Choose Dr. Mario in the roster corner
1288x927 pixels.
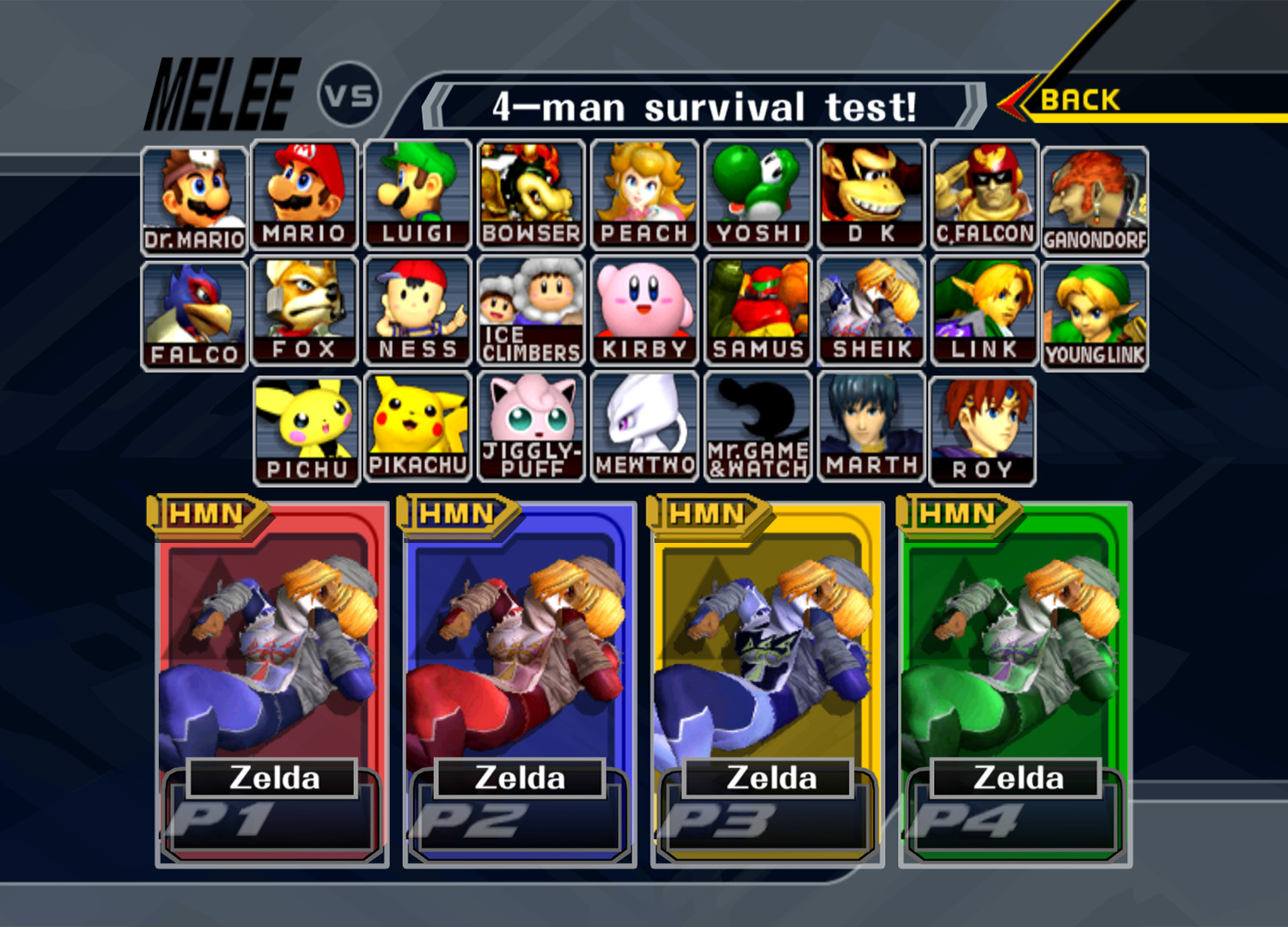point(192,193)
